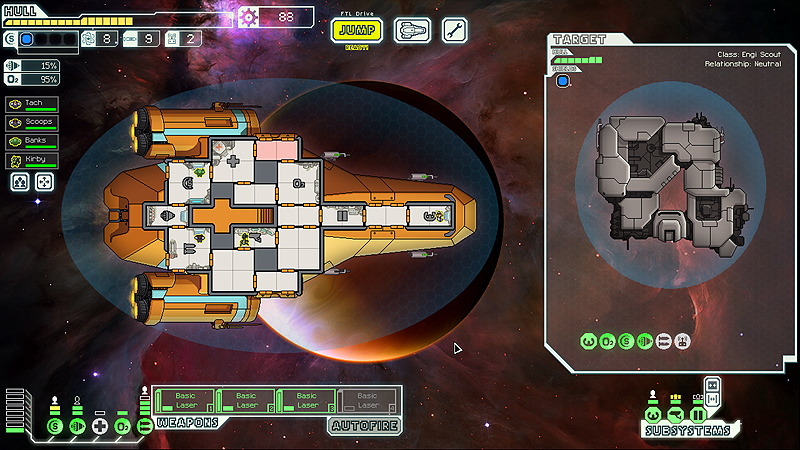
Task: Toggle the Autofire button
Action: point(365,426)
